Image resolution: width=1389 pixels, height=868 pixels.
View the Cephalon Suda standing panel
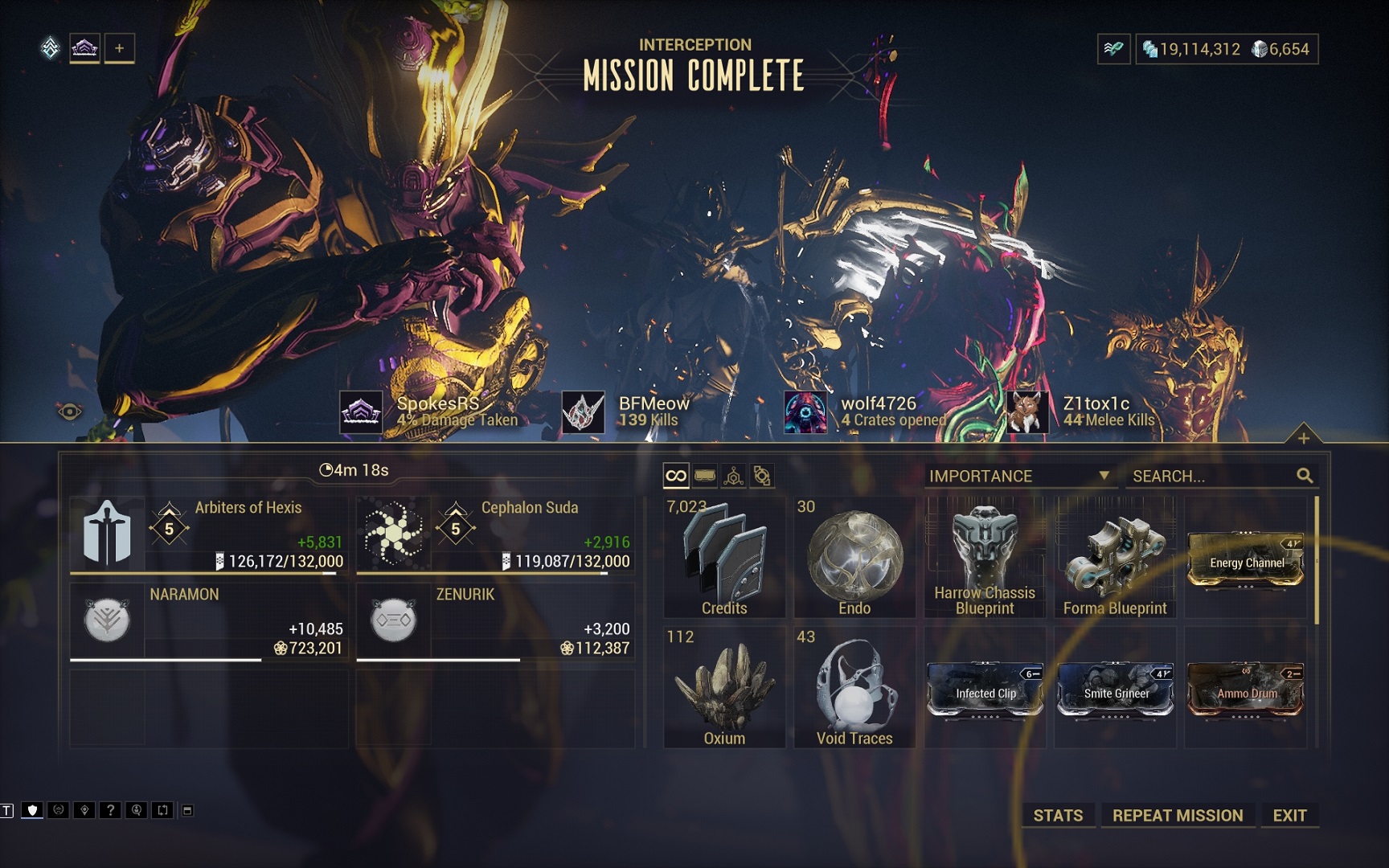coord(495,534)
